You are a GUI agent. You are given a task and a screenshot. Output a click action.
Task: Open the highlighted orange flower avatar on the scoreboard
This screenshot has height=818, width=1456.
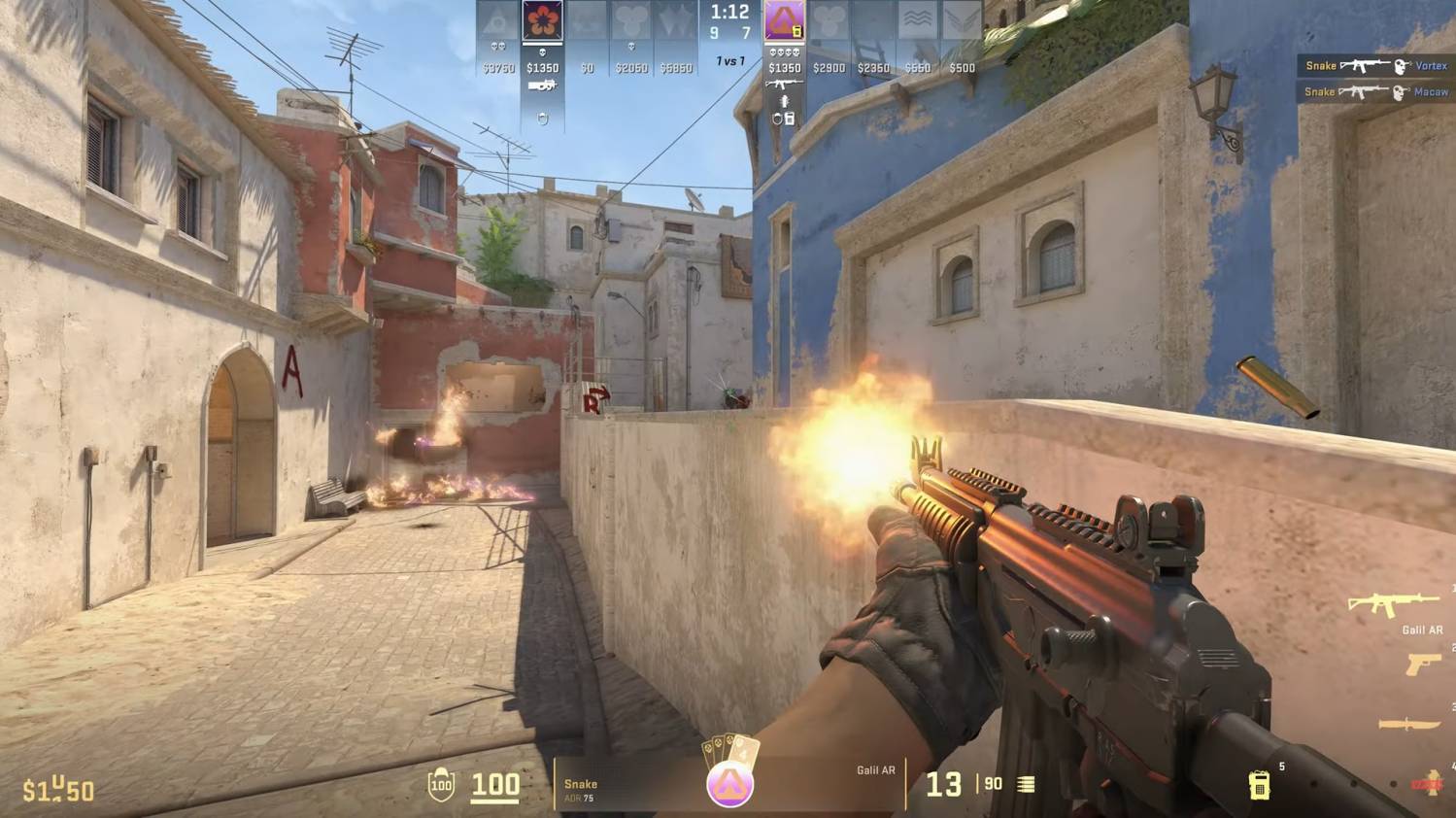pyautogui.click(x=541, y=19)
